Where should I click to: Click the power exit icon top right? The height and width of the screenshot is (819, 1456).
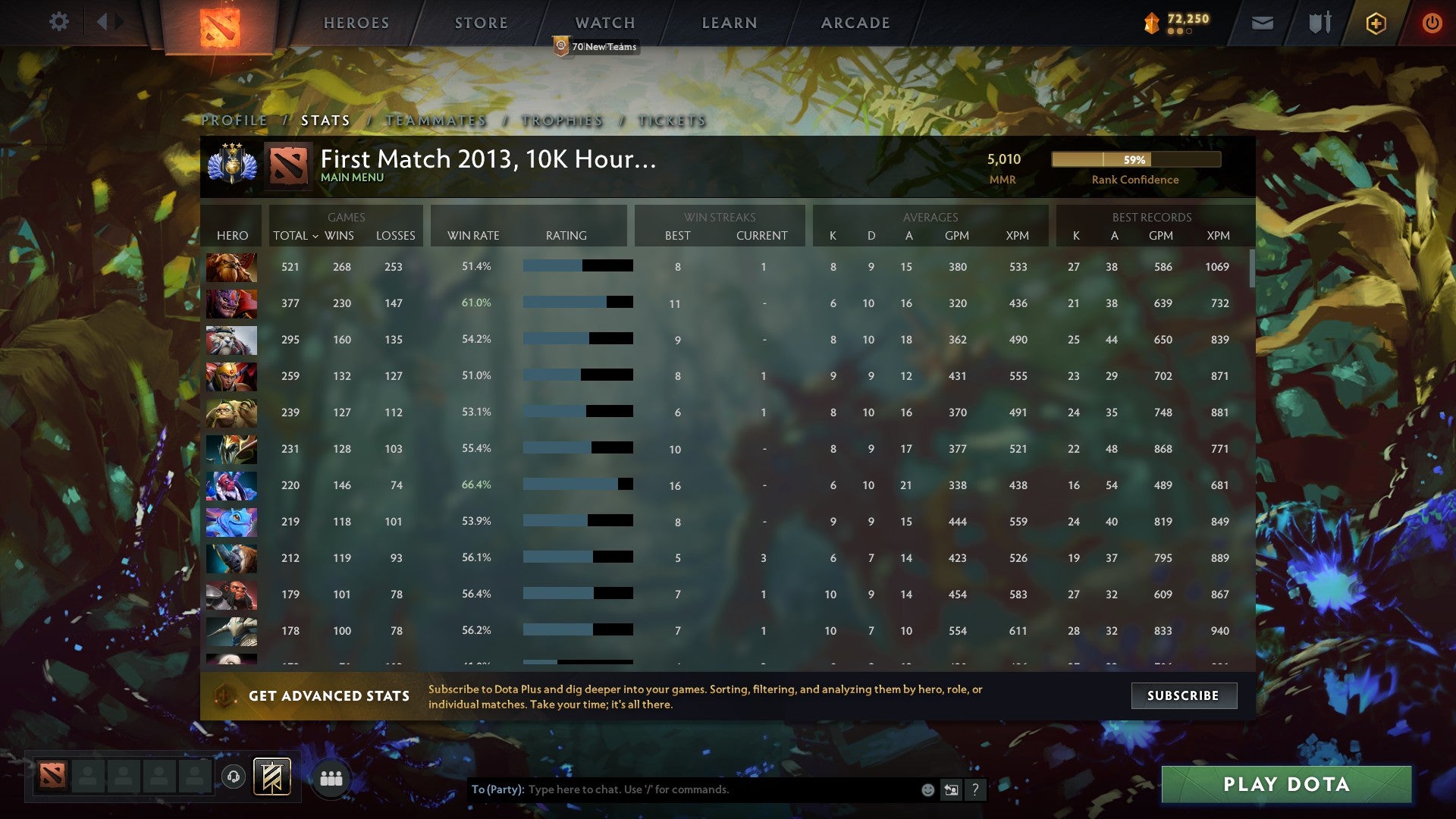click(1432, 23)
